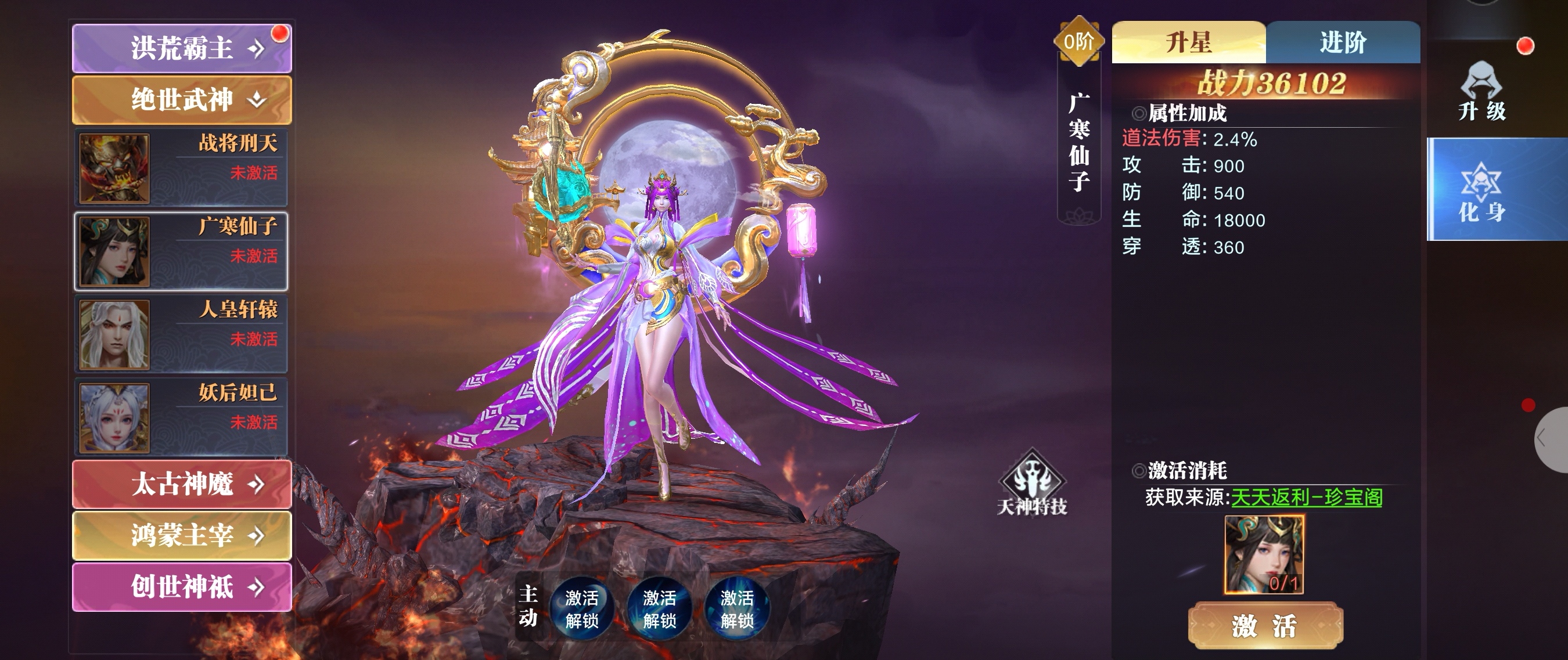The height and width of the screenshot is (660, 1568).
Task: Switch to the 升星 tab
Action: point(1188,42)
